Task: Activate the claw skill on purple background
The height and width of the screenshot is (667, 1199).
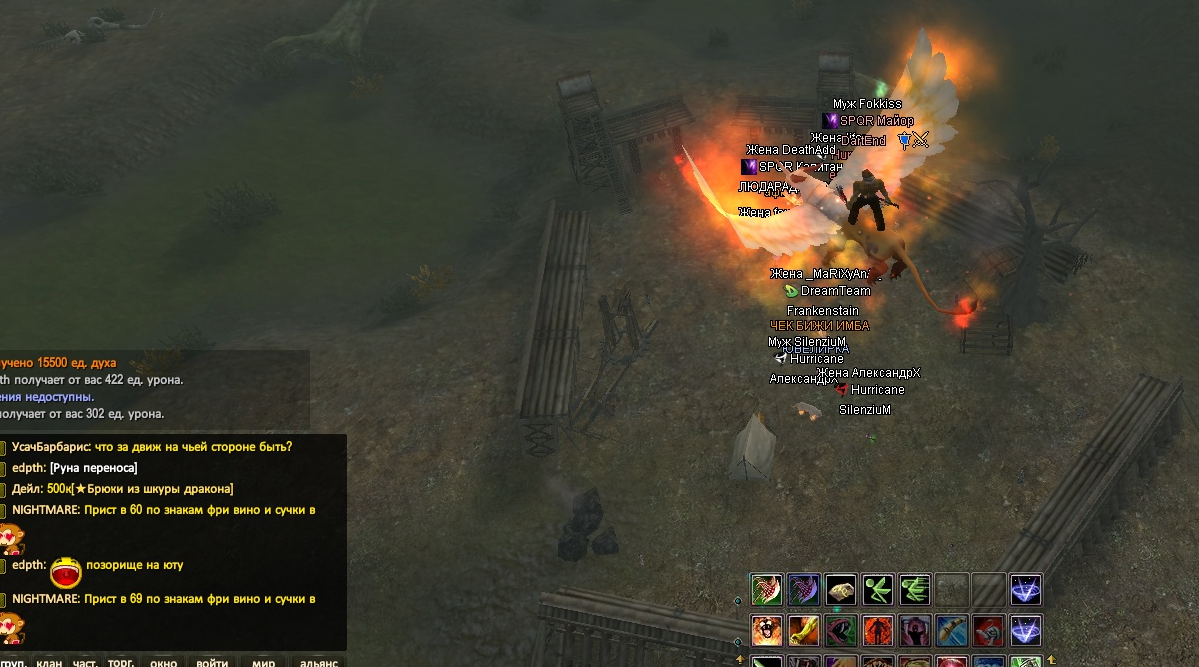Action: point(804,589)
